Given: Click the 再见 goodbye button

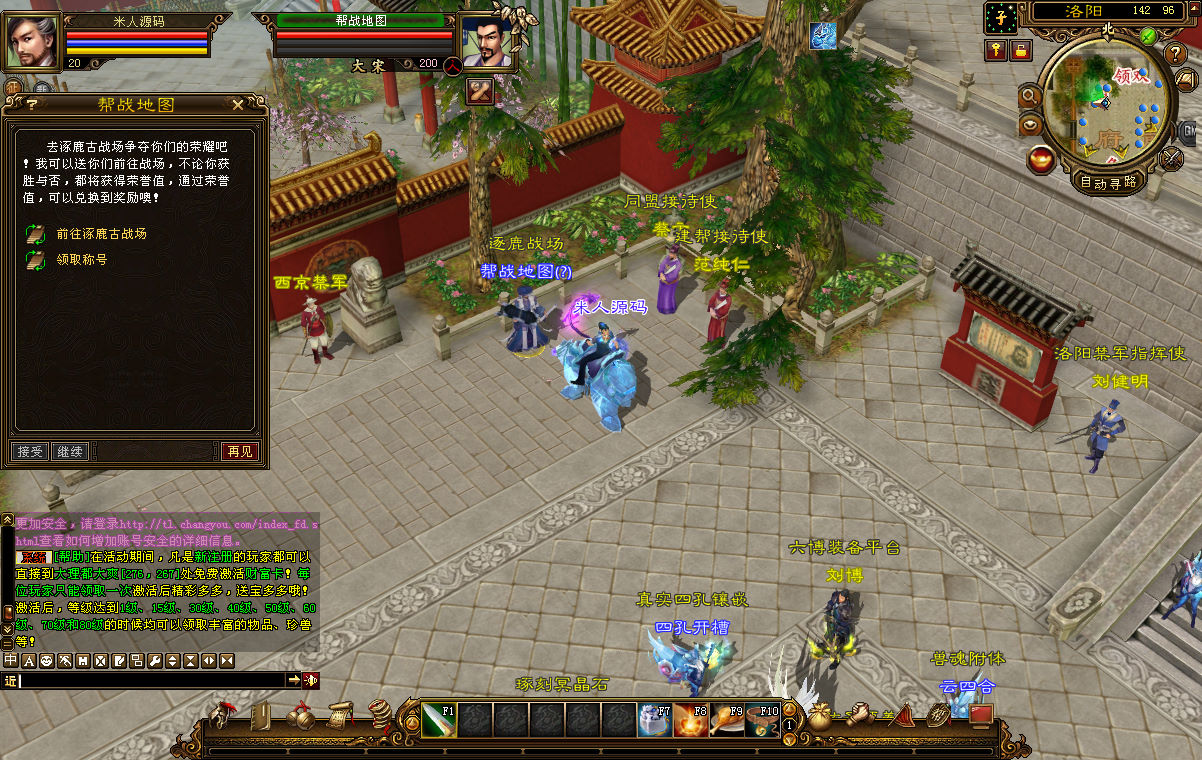Looking at the screenshot, I should 239,452.
